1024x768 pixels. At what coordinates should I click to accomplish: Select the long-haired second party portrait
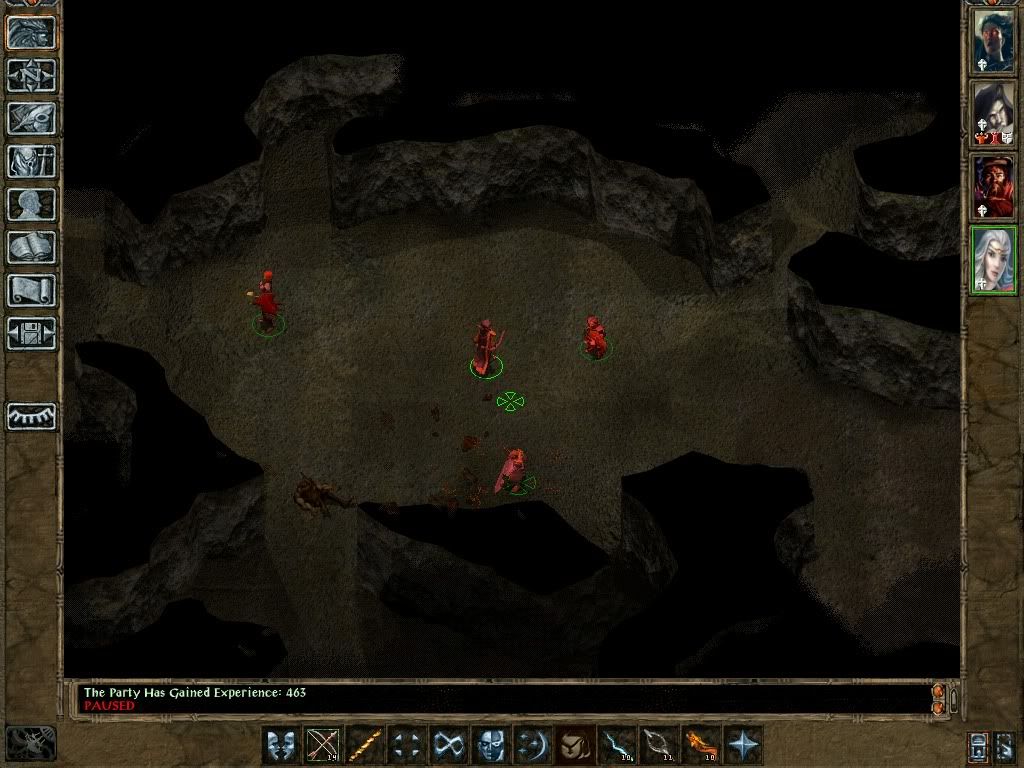point(995,113)
